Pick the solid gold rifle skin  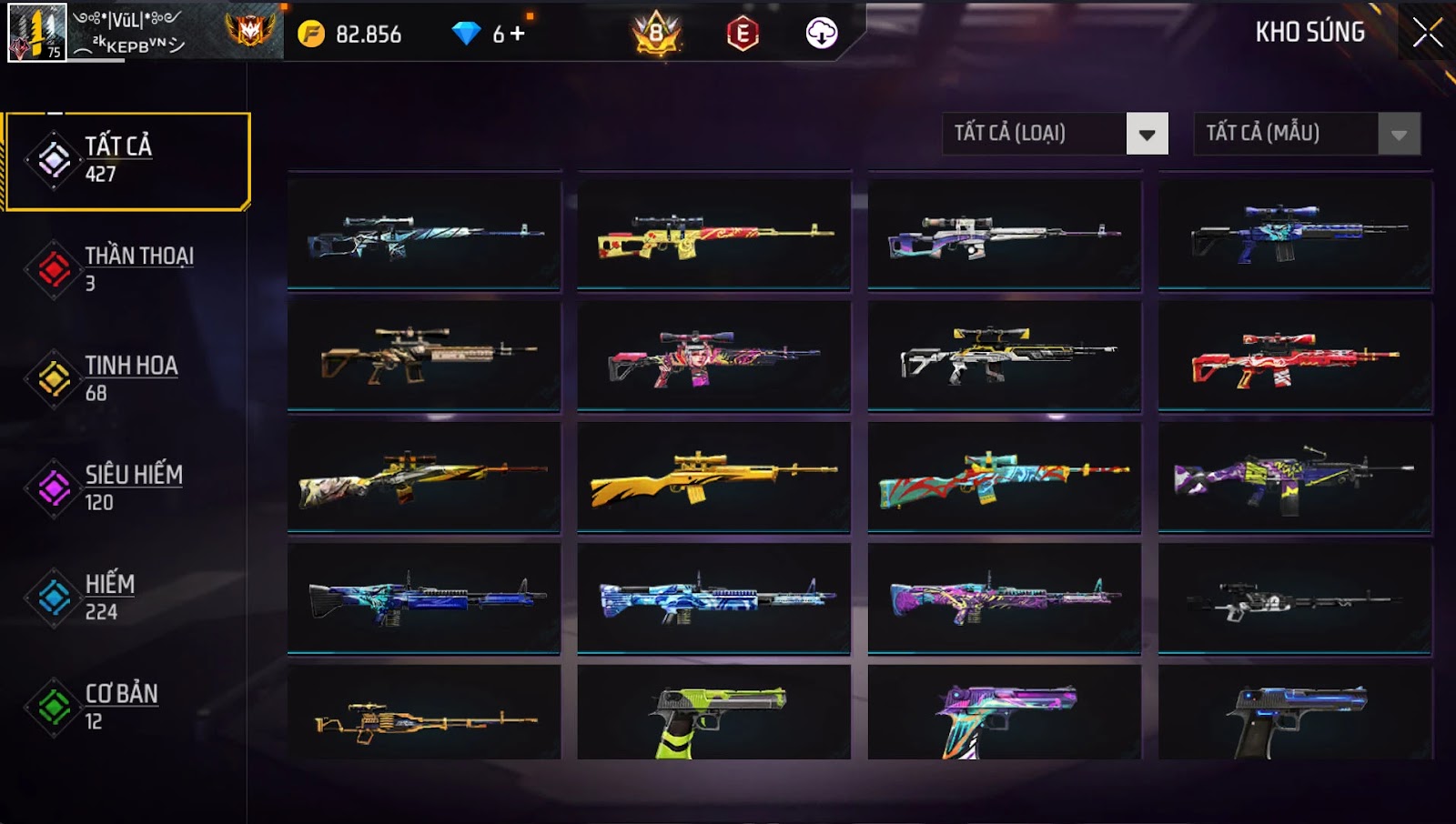713,476
